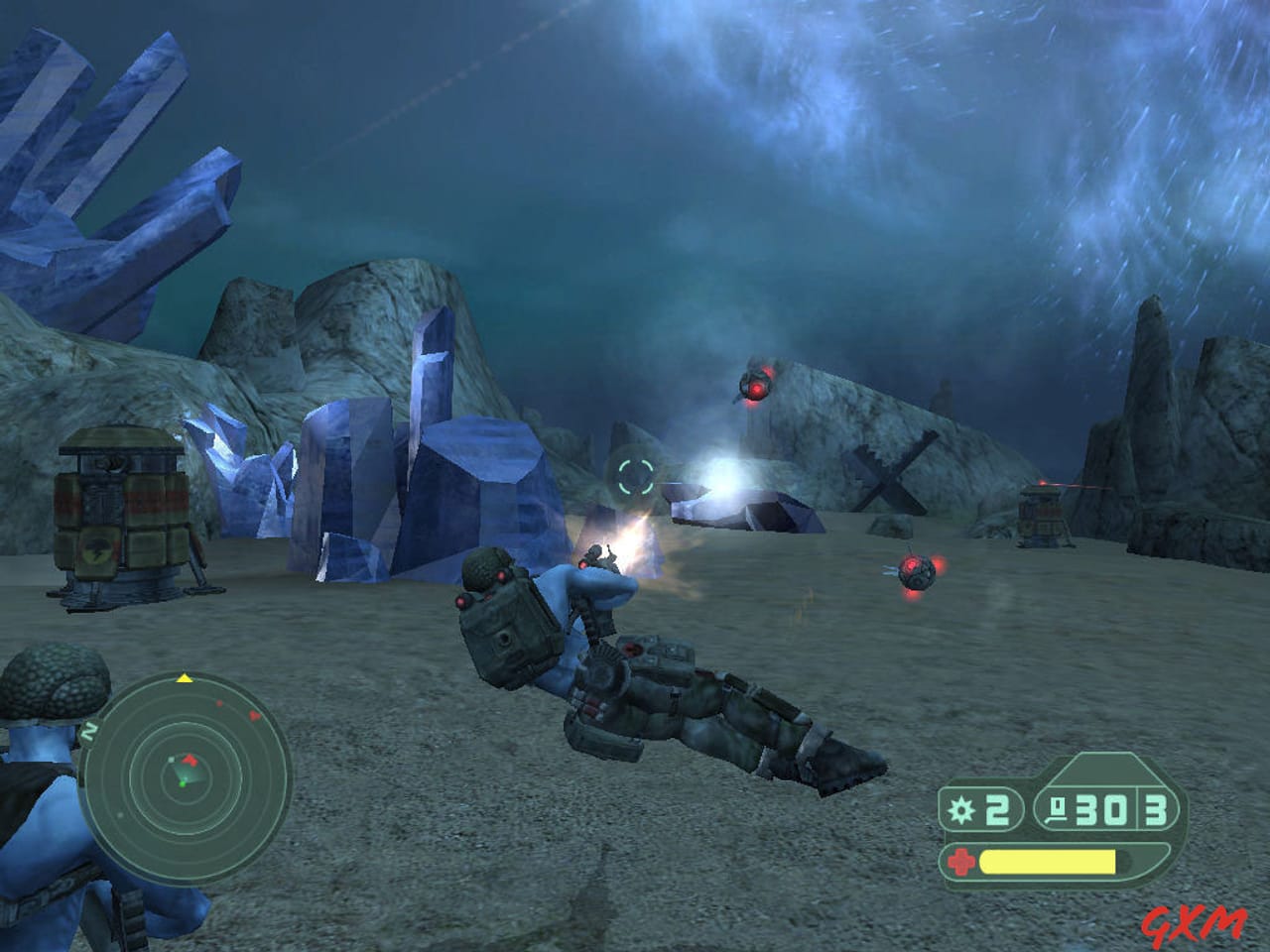The height and width of the screenshot is (952, 1270).
Task: Toggle the field-of-view cone on the minimap
Action: click(x=189, y=773)
